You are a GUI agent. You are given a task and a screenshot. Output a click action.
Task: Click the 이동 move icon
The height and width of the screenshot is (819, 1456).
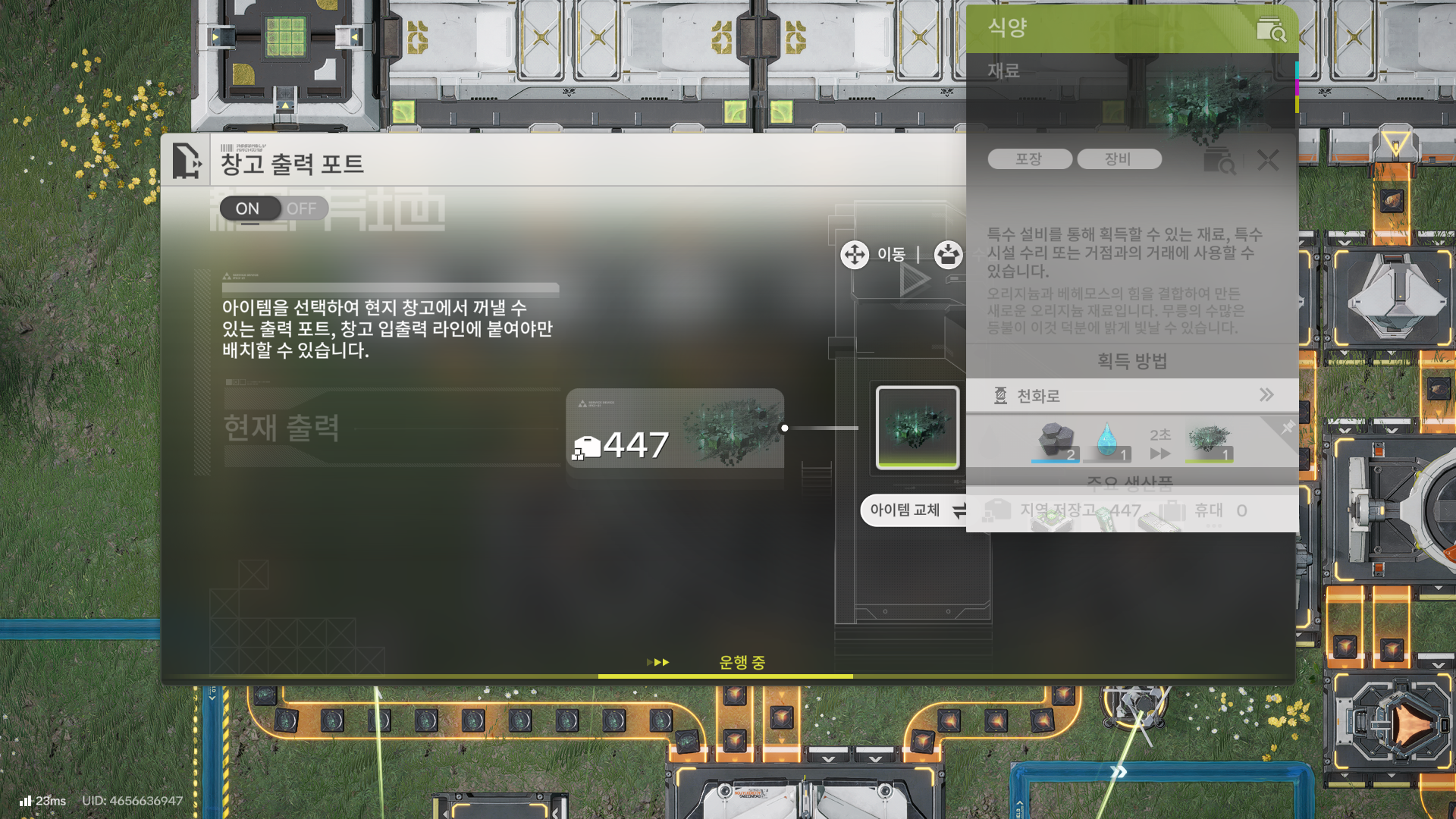tap(854, 256)
